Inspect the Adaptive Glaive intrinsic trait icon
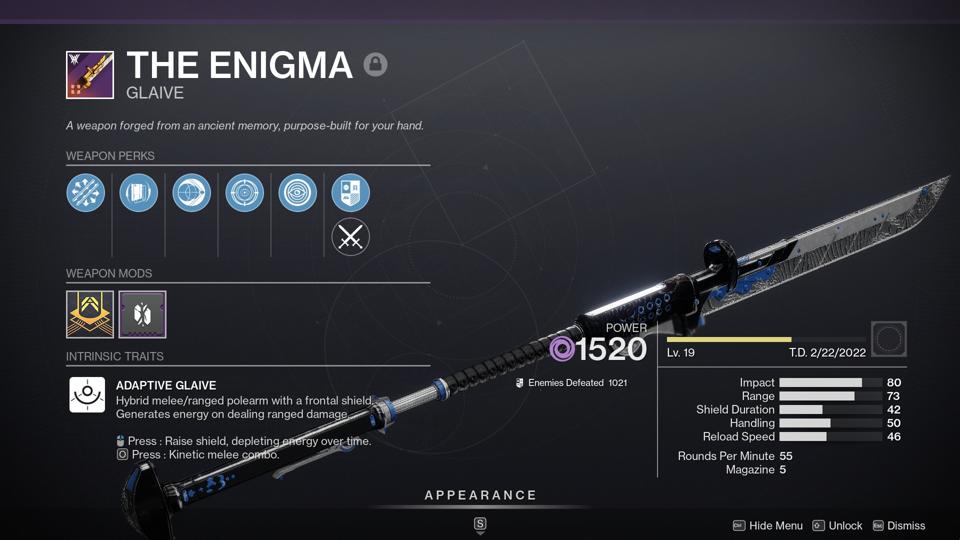This screenshot has height=540, width=960. pyautogui.click(x=87, y=395)
